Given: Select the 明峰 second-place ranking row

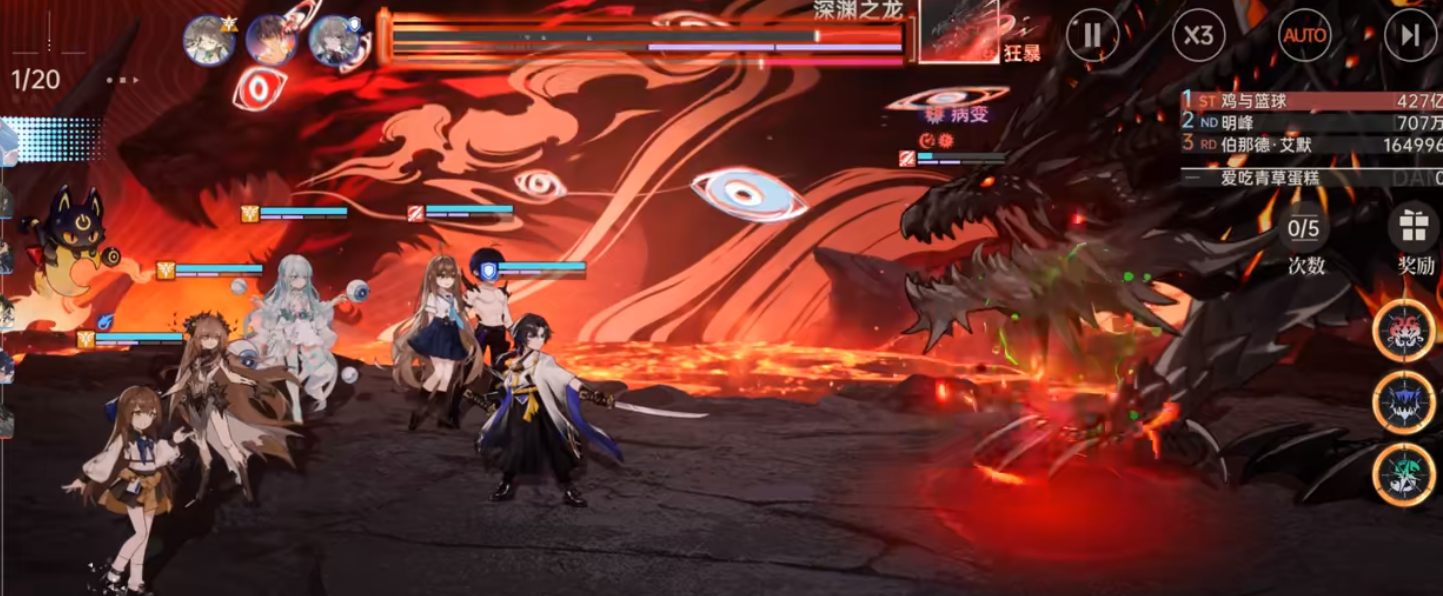Looking at the screenshot, I should click(x=1311, y=122).
